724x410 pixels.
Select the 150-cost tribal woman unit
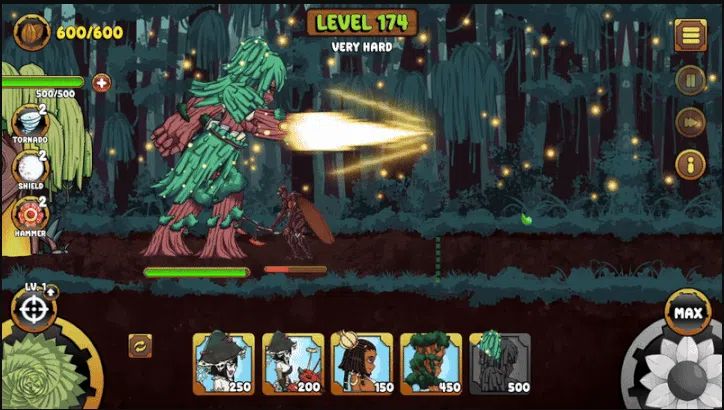361,363
